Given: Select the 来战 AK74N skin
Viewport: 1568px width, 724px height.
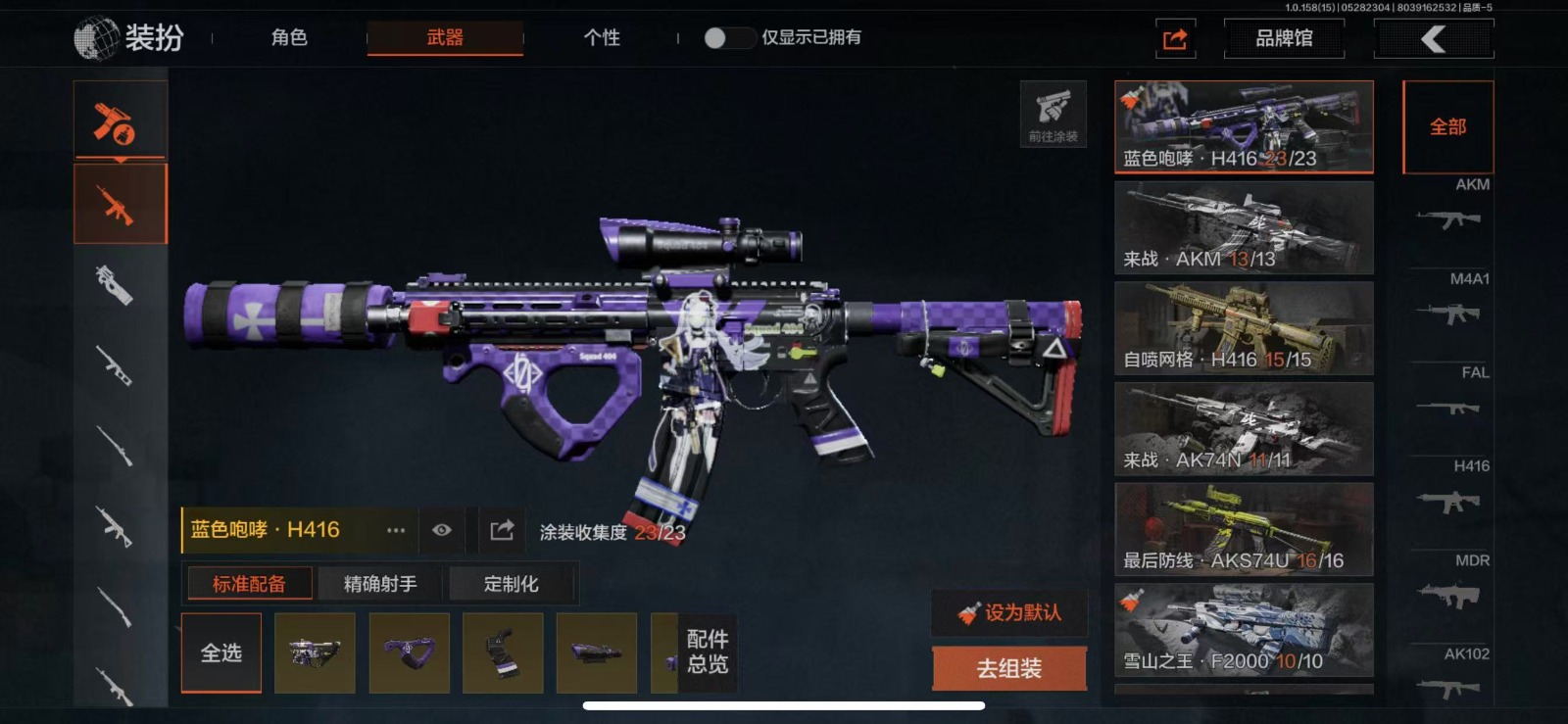Looking at the screenshot, I should 1243,429.
